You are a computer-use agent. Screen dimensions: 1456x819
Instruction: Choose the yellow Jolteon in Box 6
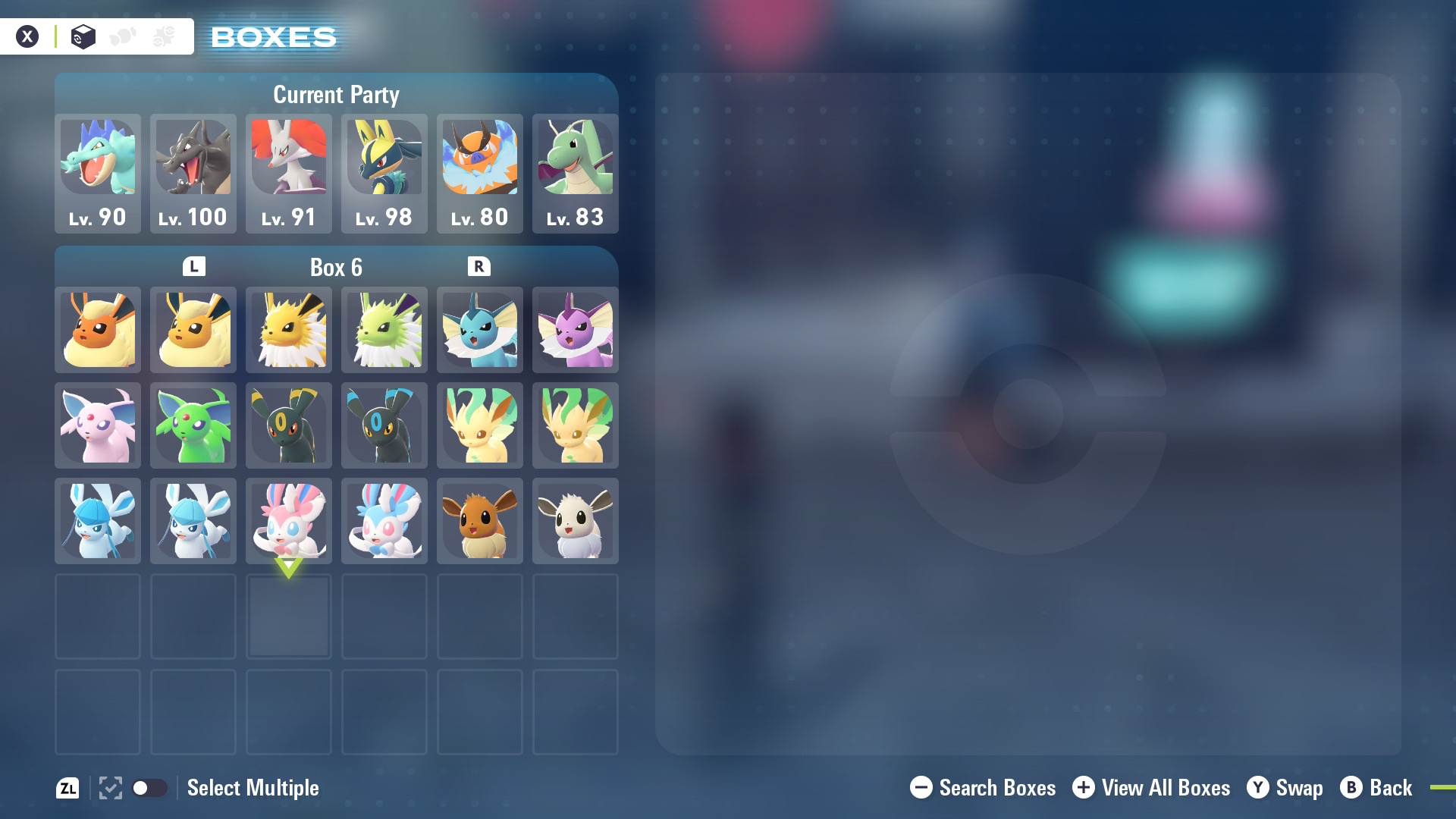click(x=289, y=330)
